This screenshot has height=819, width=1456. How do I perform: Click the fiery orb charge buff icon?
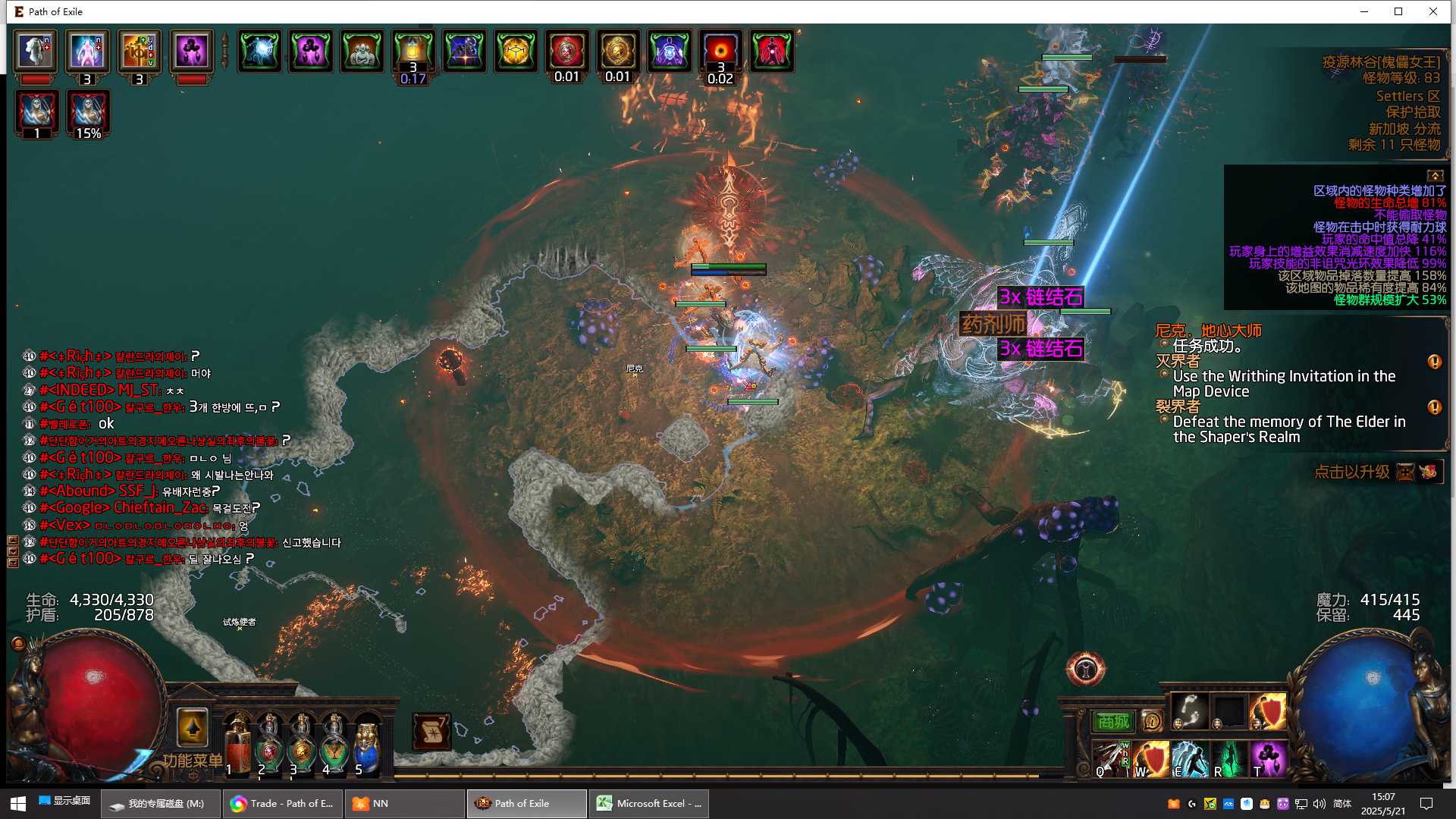pyautogui.click(x=720, y=51)
